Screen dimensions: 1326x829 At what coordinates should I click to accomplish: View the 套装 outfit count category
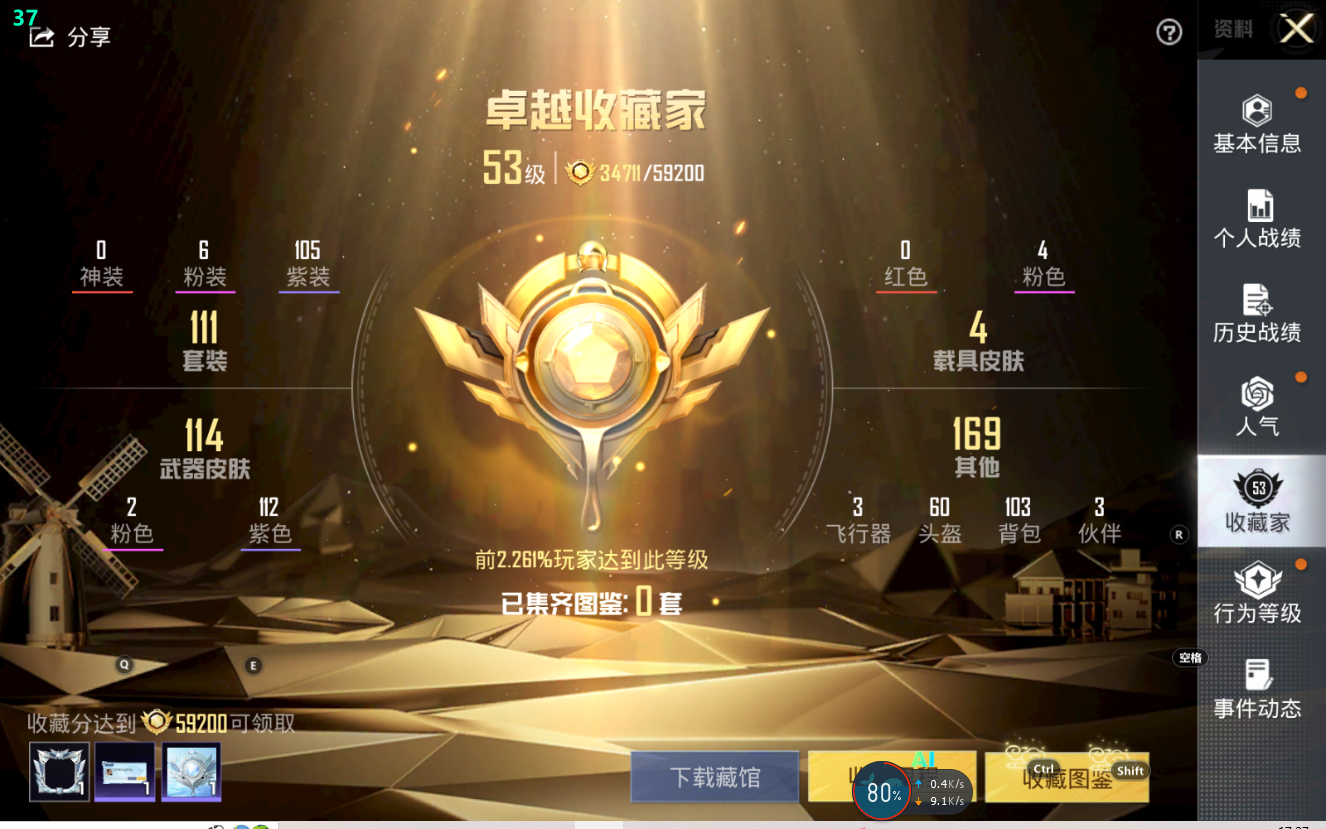point(204,341)
